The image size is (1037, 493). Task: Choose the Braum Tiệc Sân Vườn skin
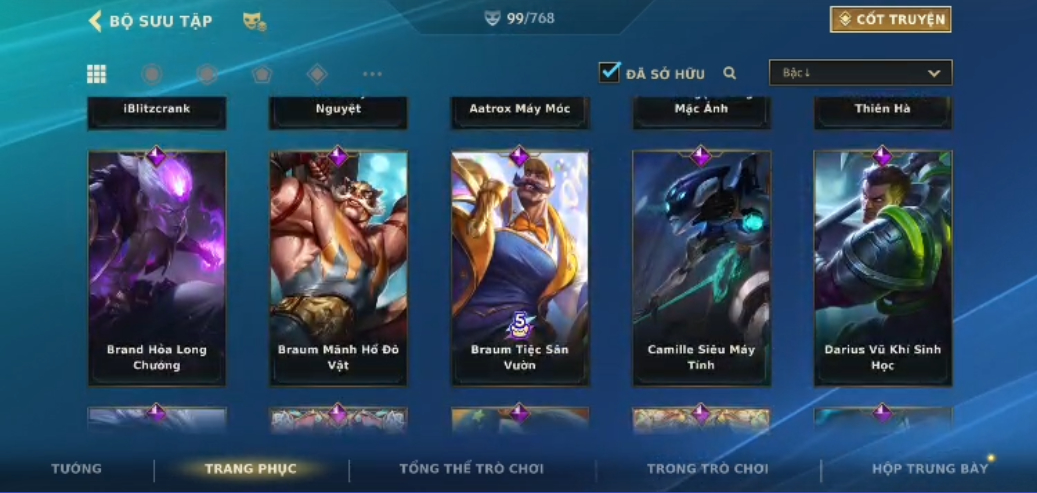[519, 268]
